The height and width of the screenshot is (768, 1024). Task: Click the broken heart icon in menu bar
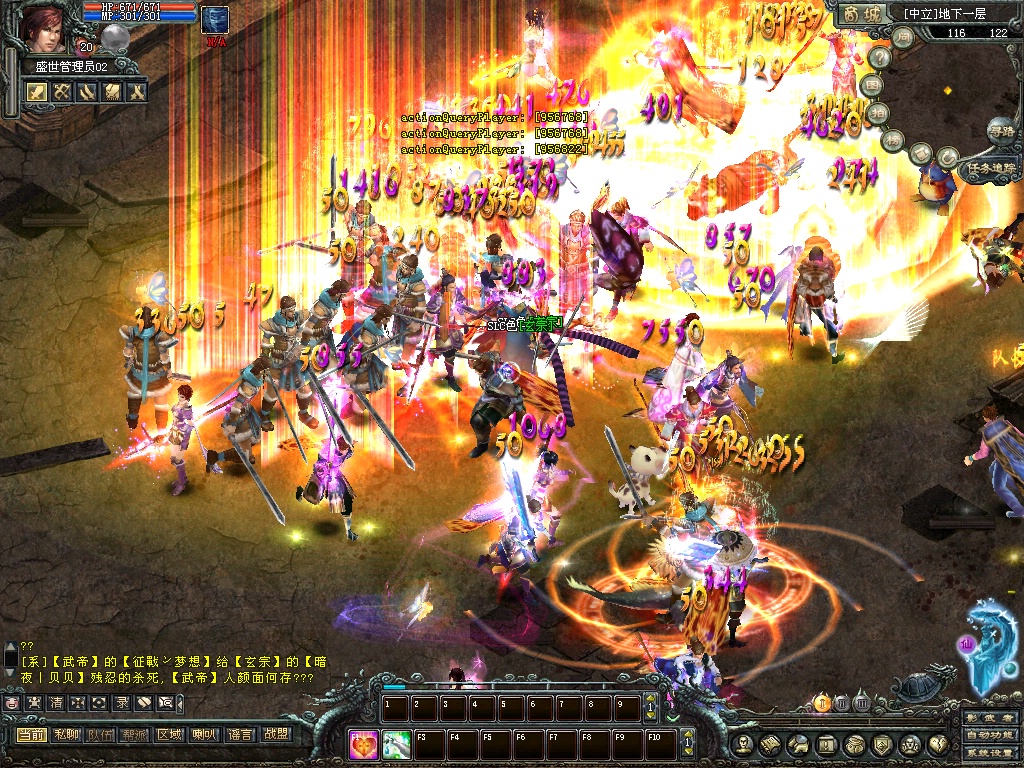tap(939, 744)
